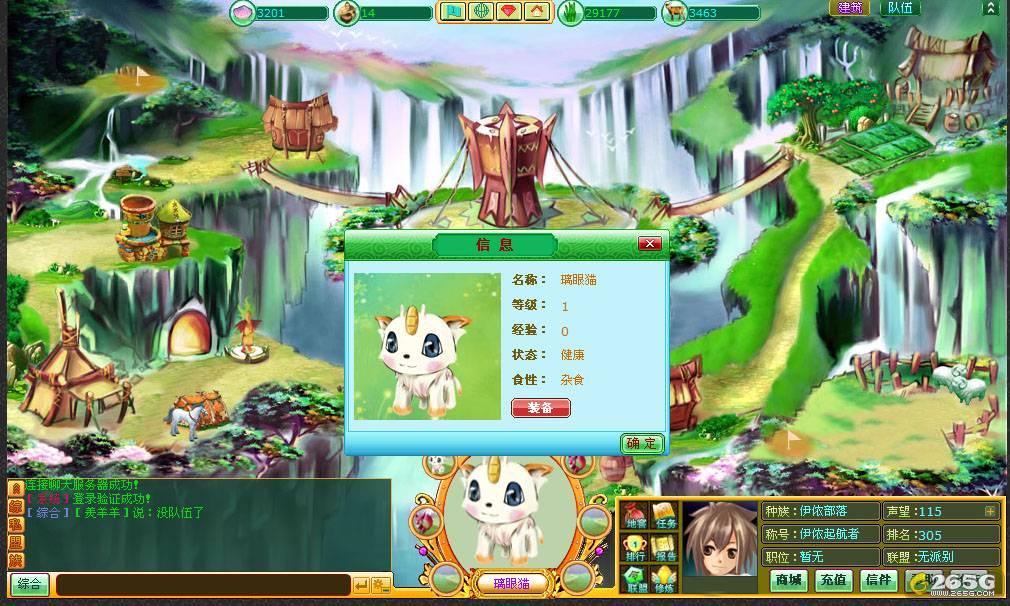Open the 报告 report panel
1010x606 pixels.
pos(664,548)
